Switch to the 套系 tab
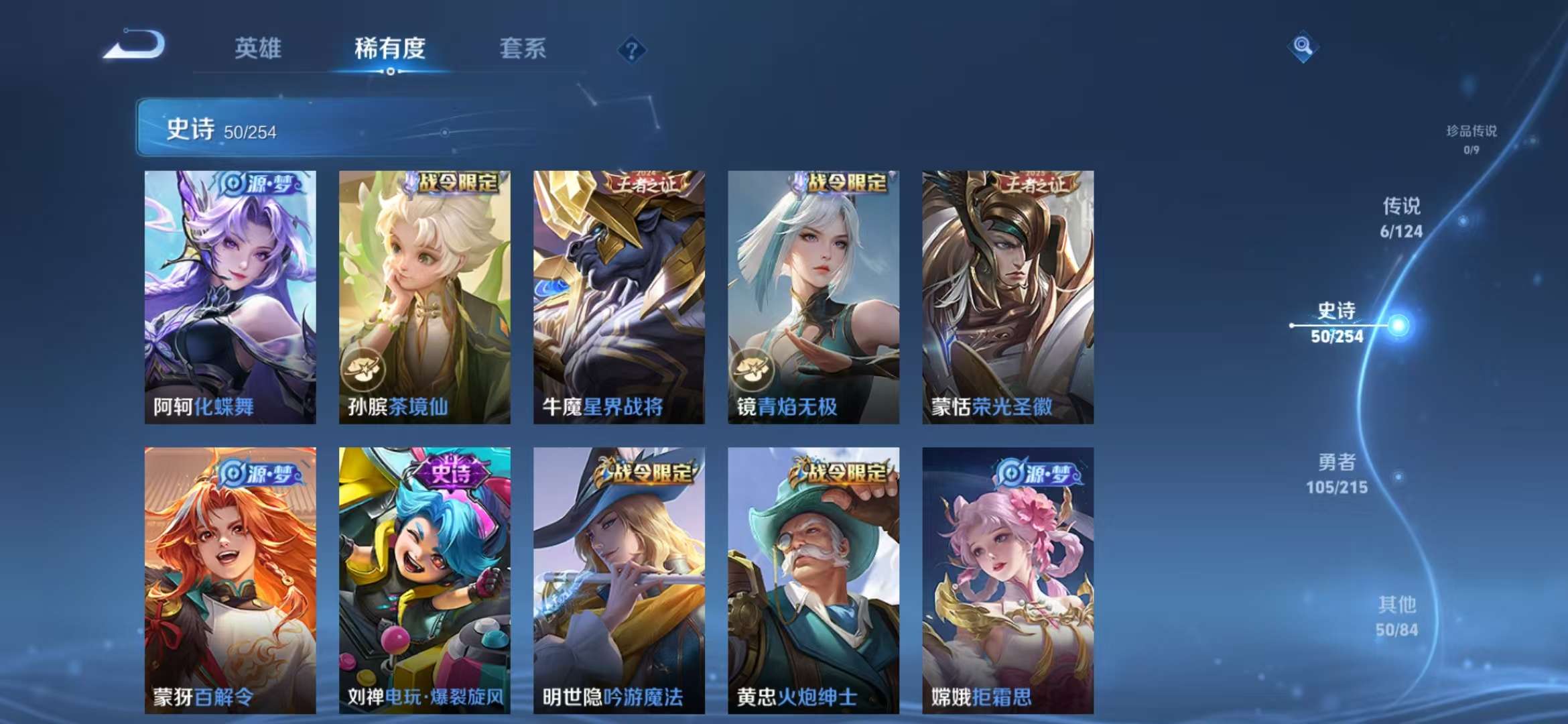This screenshot has height=724, width=1568. point(523,49)
